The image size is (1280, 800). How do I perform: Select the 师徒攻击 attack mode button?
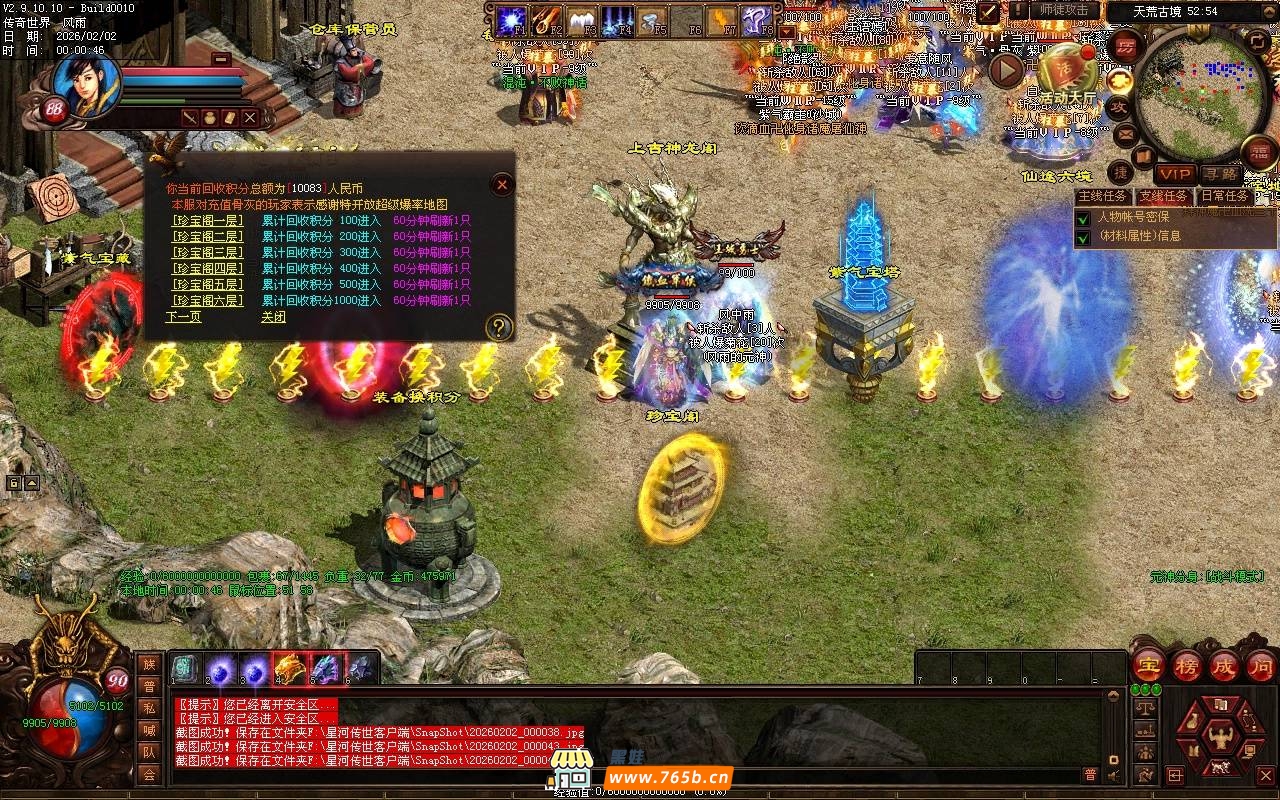pos(1063,10)
